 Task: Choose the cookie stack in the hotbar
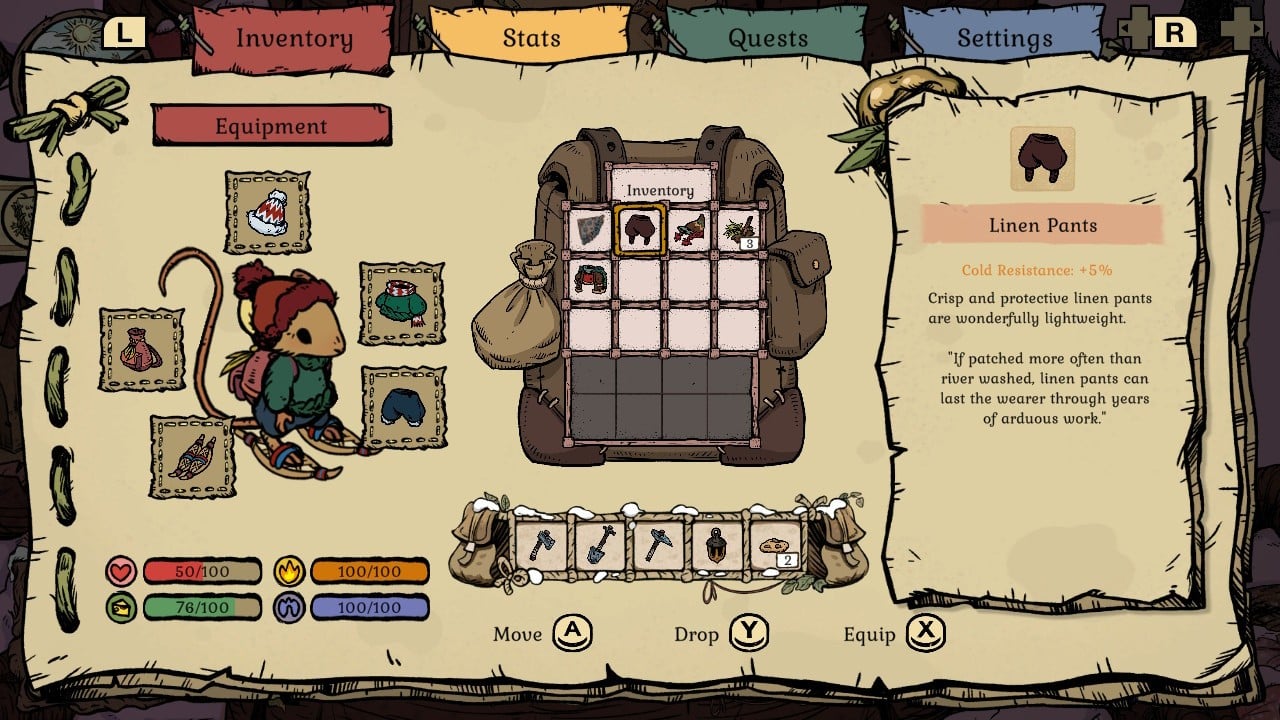click(775, 545)
